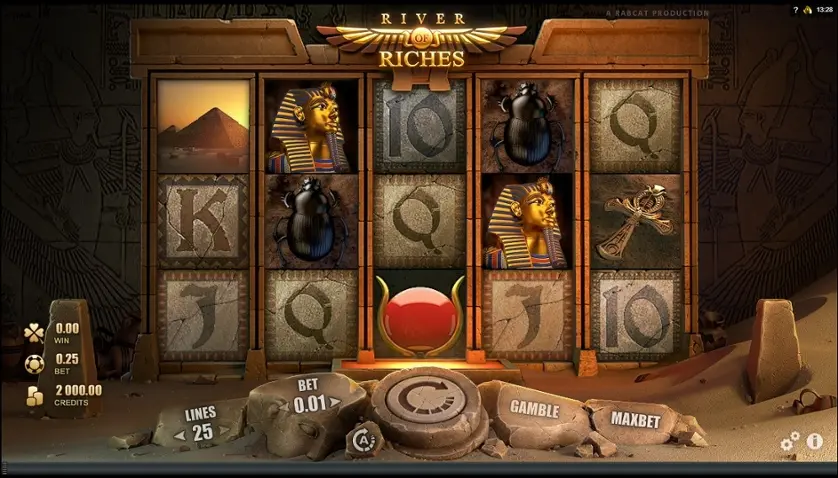Image resolution: width=838 pixels, height=478 pixels.
Task: Open the settings gears icon
Action: tap(790, 440)
